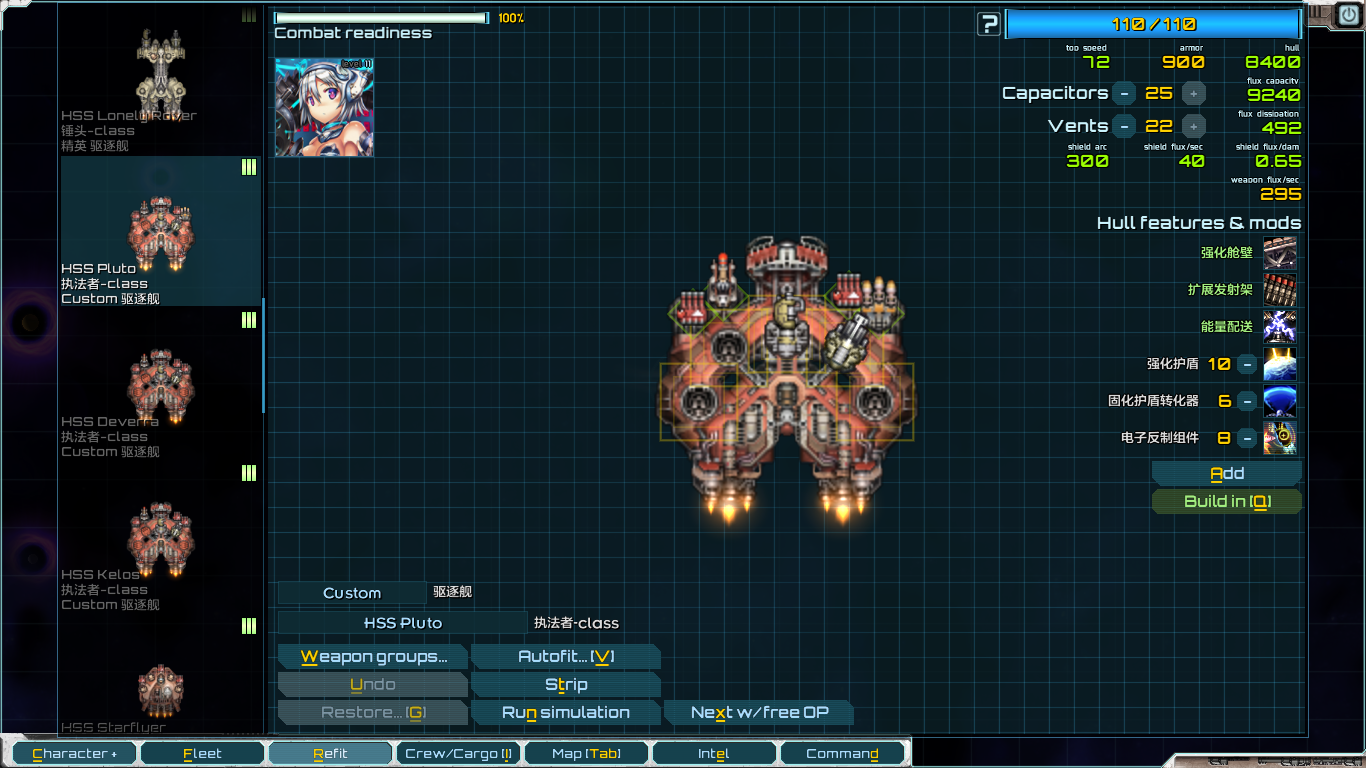The height and width of the screenshot is (768, 1366).
Task: Select the 强化舱壁 hull mod icon
Action: click(x=1279, y=253)
